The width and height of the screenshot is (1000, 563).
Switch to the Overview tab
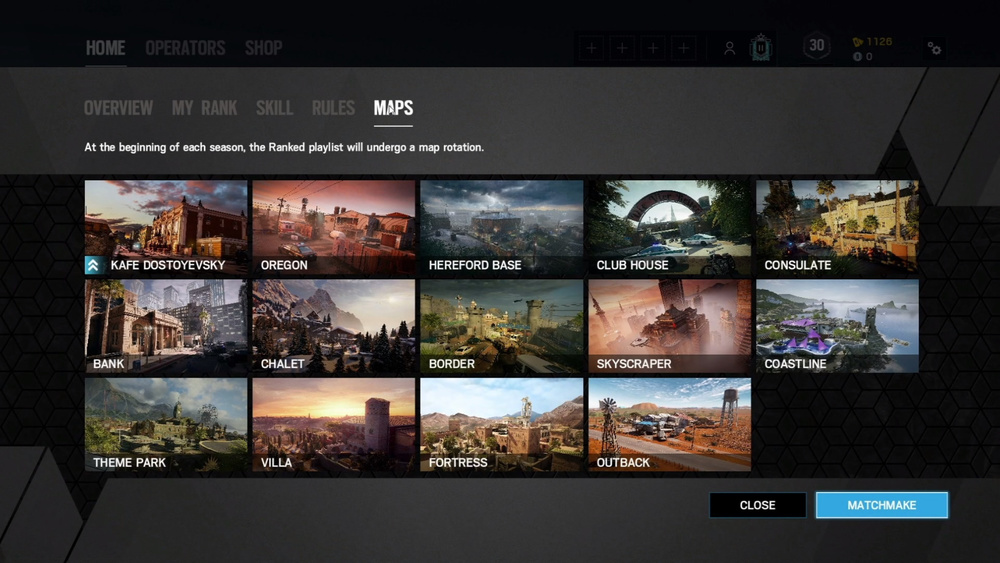pyautogui.click(x=118, y=108)
